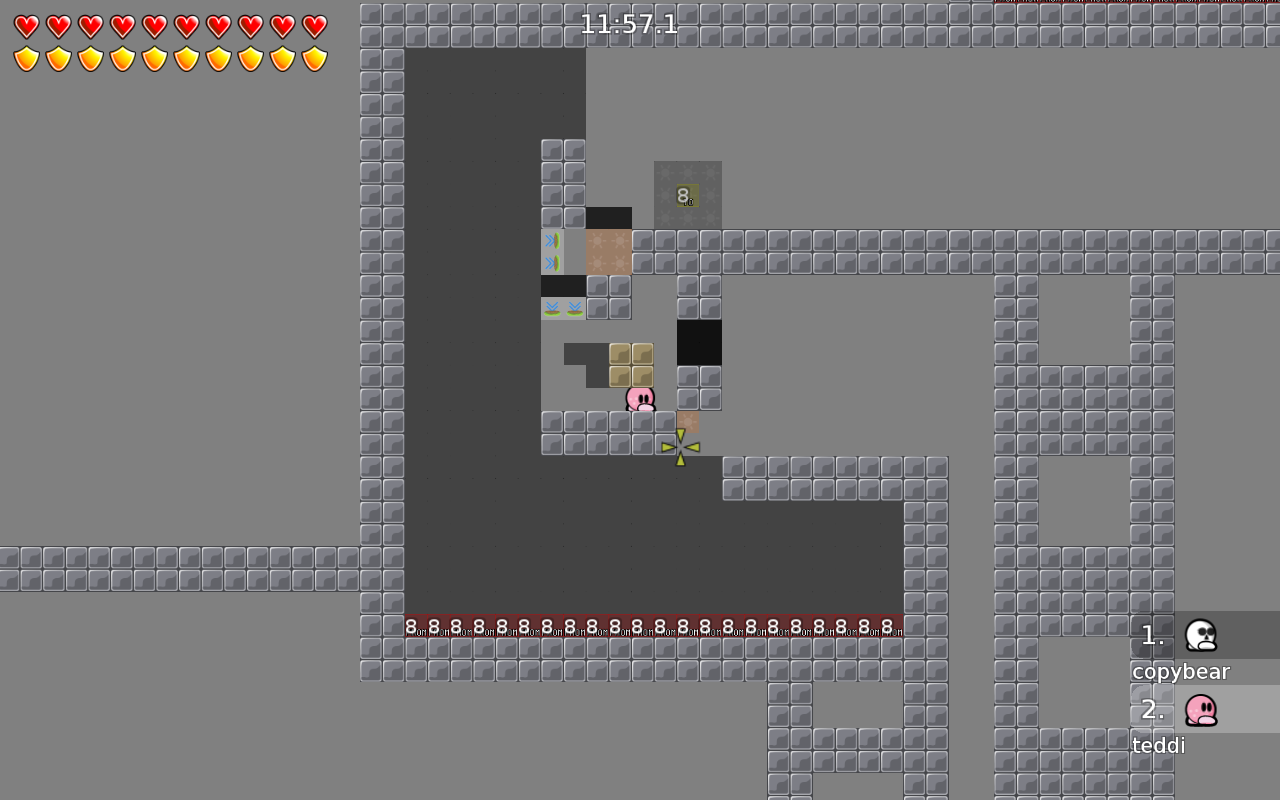
Task: Click the upper right-facing blue arrow conveyor tile
Action: tap(552, 240)
